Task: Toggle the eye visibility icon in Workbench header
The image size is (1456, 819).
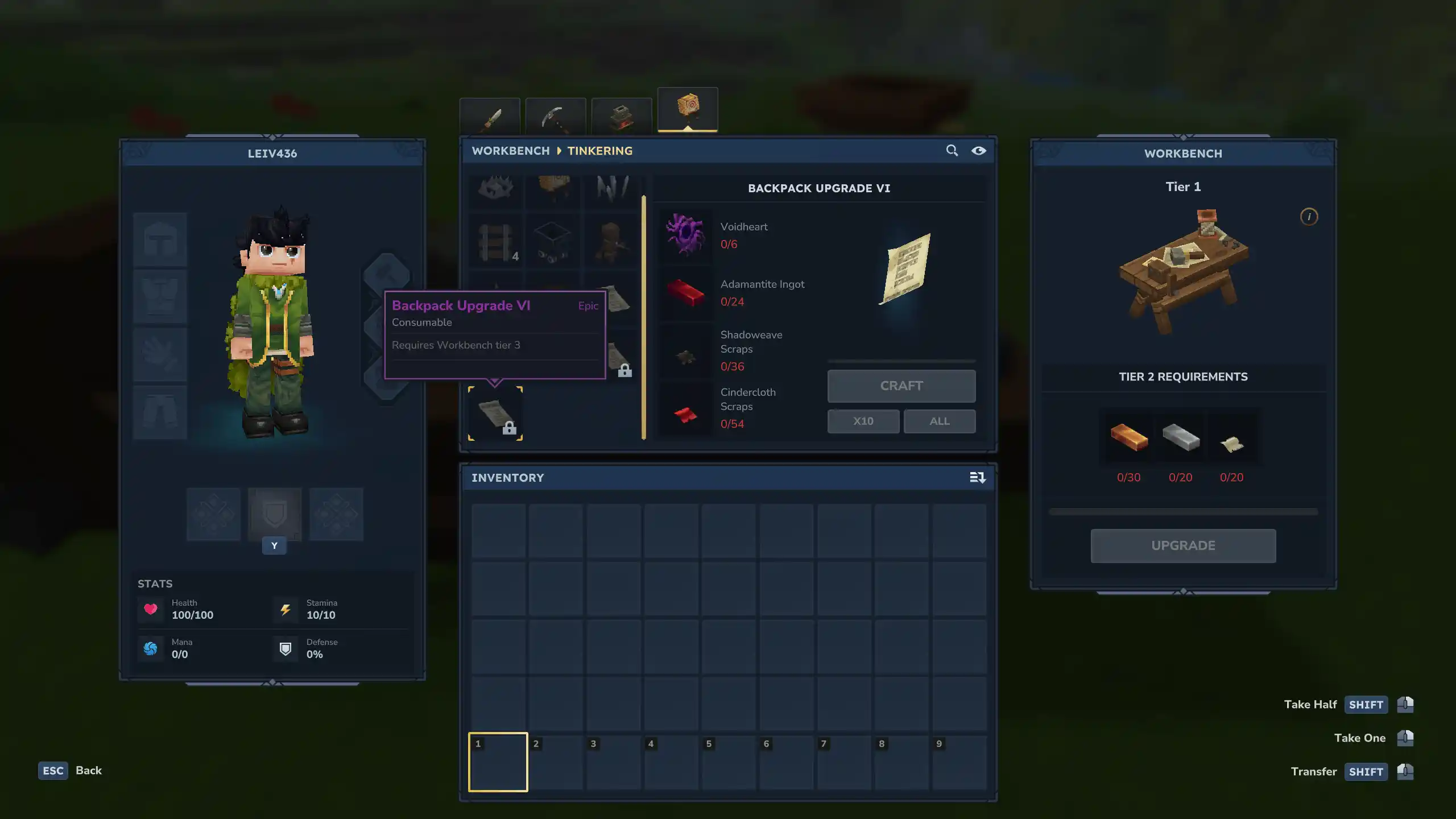Action: [x=980, y=151]
